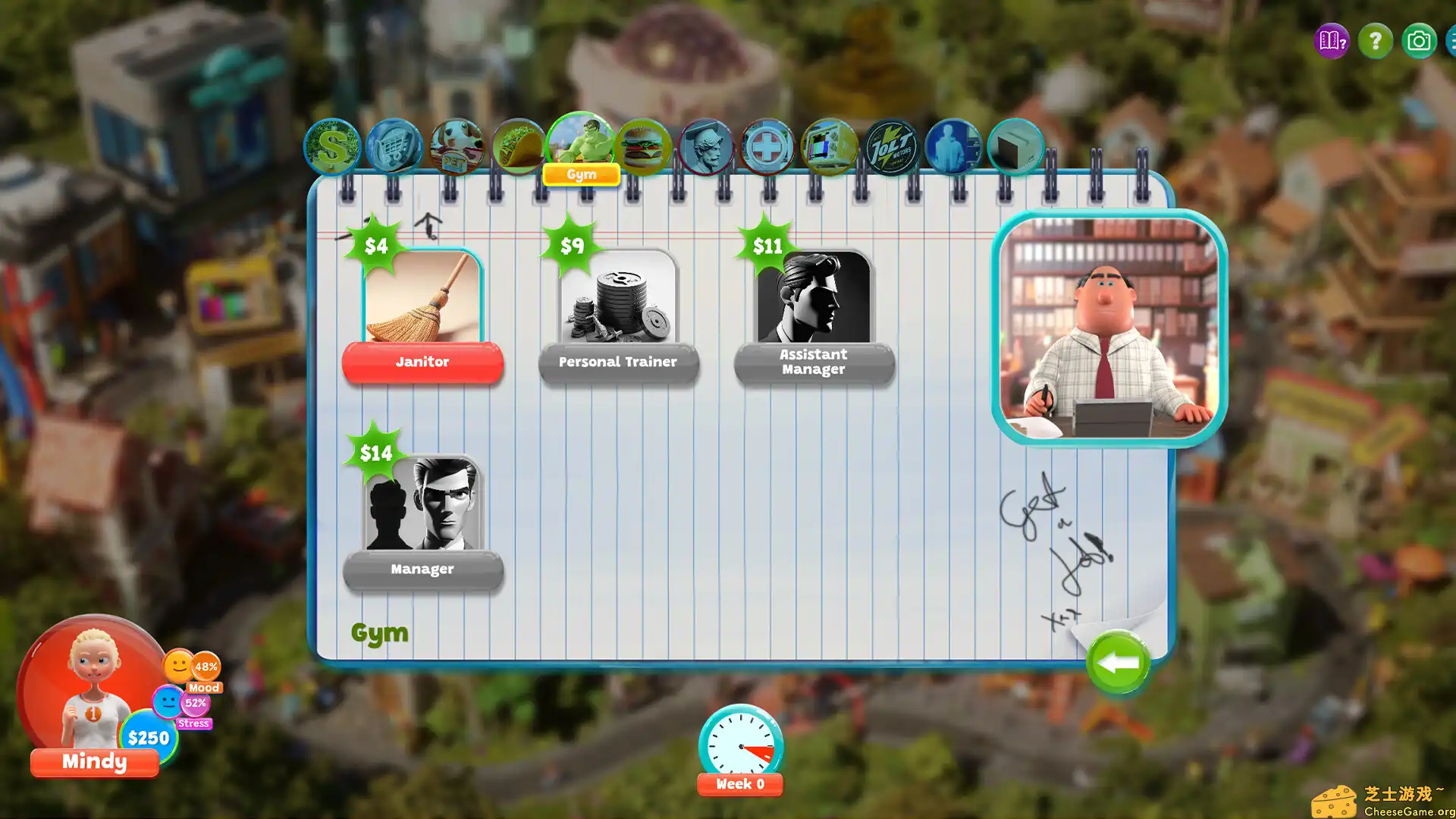This screenshot has height=819, width=1456.
Task: Select the Jolt Motors tab
Action: tap(891, 146)
